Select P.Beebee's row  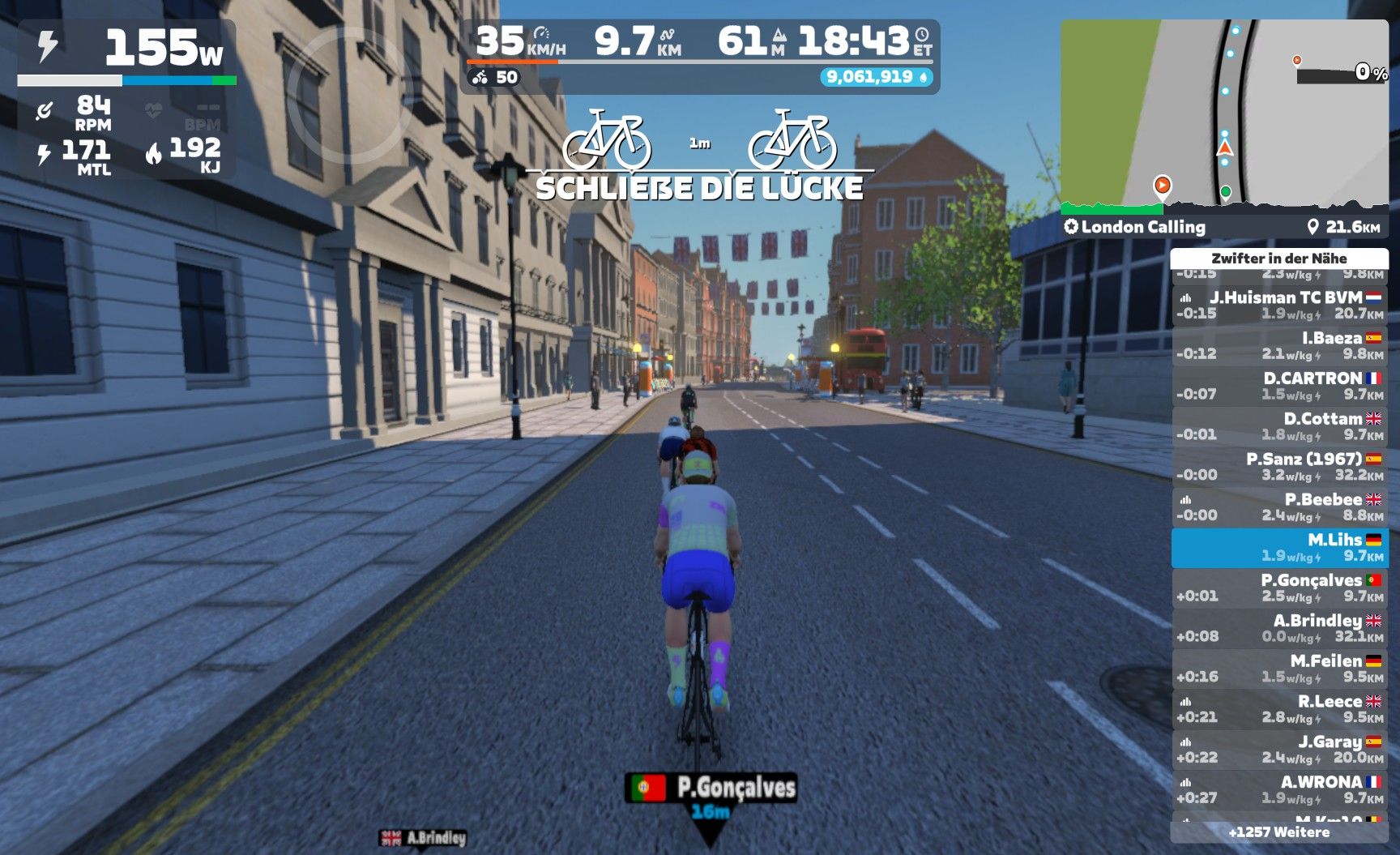click(1278, 507)
